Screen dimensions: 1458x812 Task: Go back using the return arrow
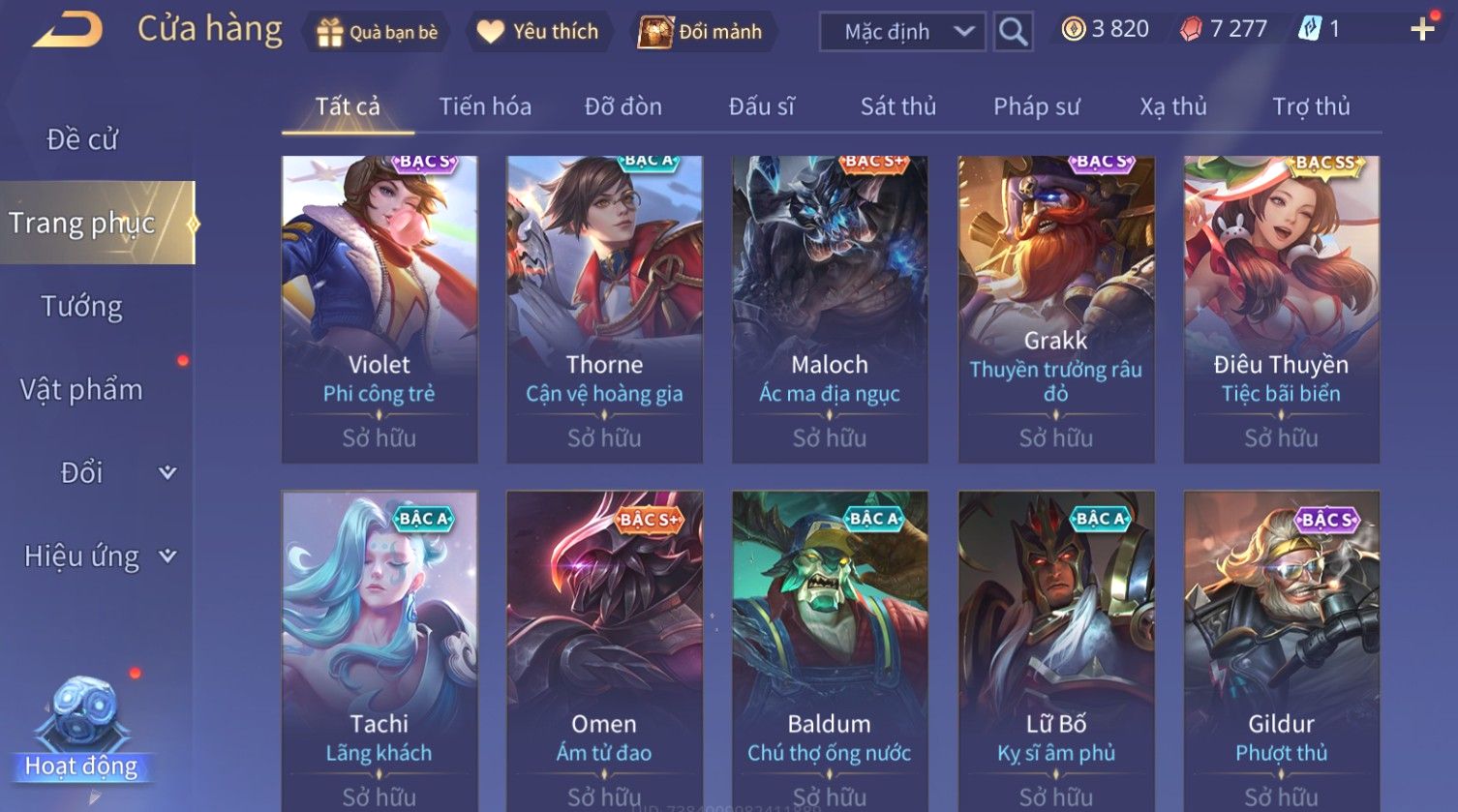(x=68, y=30)
